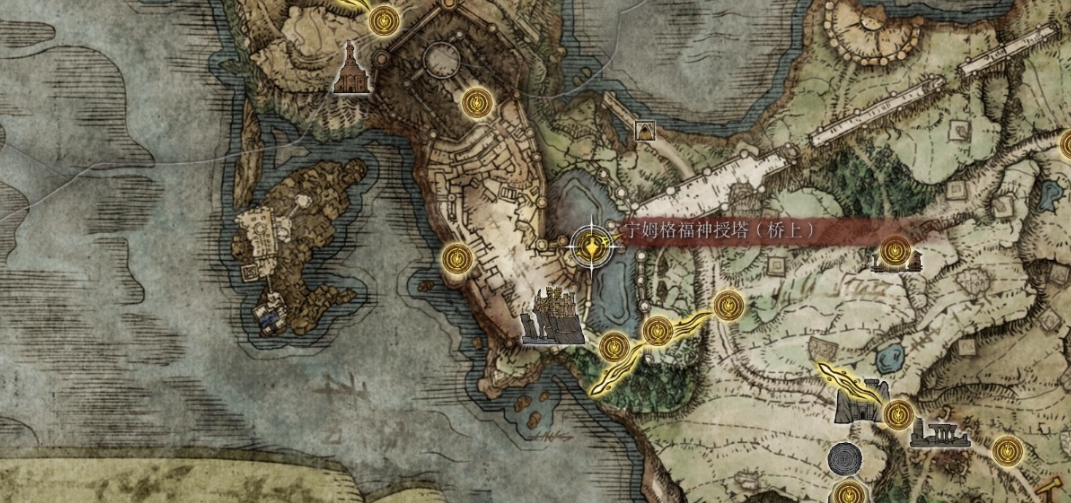Choose the grace marker just below the castle icon
Screen dimensions: 1071x503
tap(613, 348)
